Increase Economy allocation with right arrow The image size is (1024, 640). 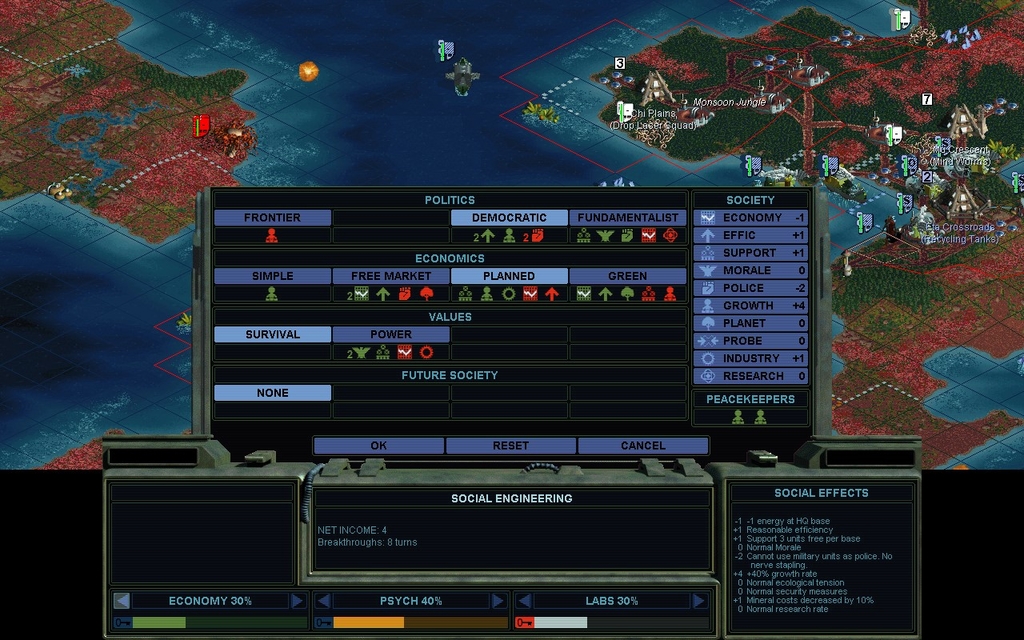coord(297,601)
